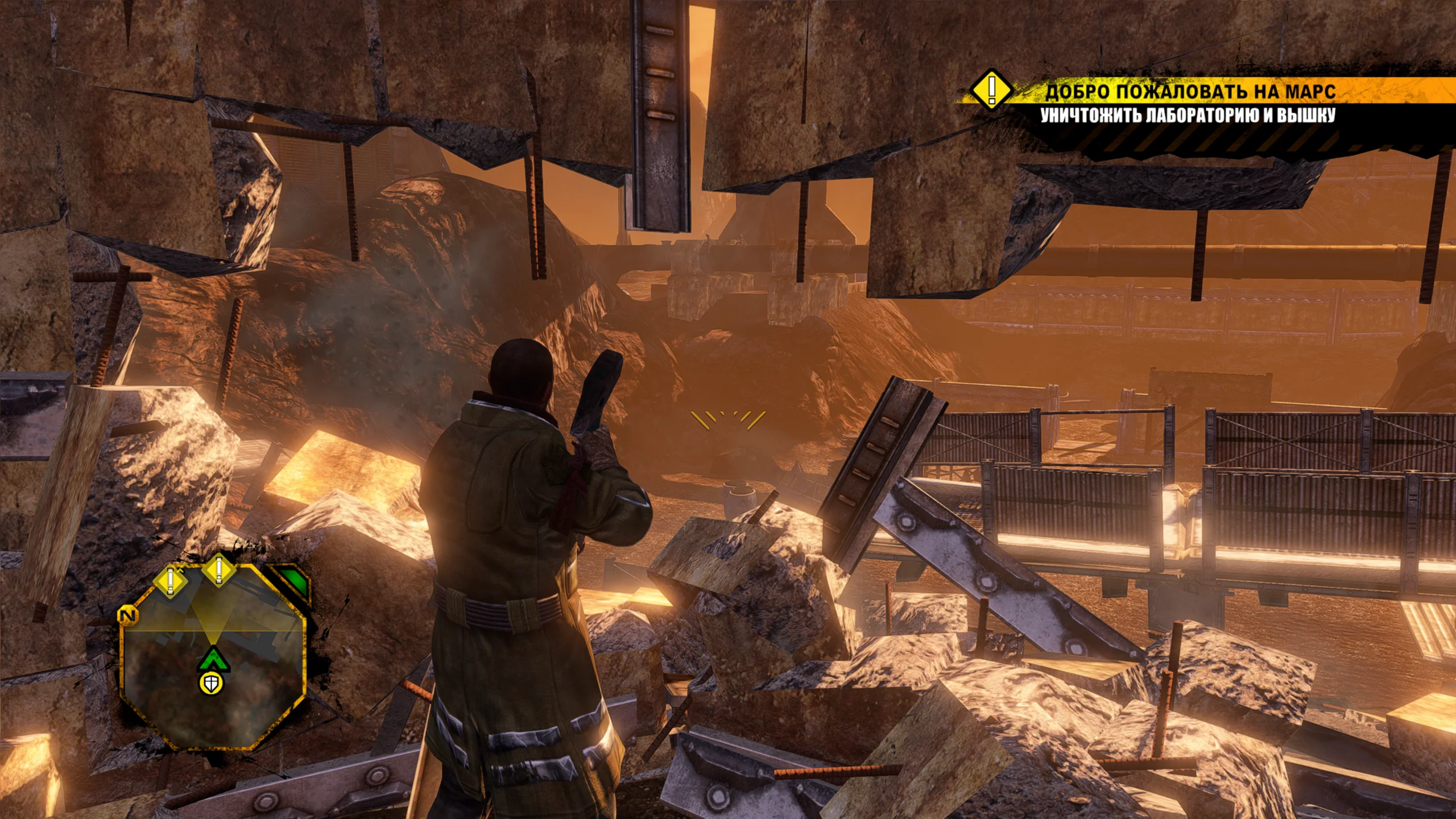1456x819 pixels.
Task: Click the green alert level indicator beside minimap
Action: [294, 582]
